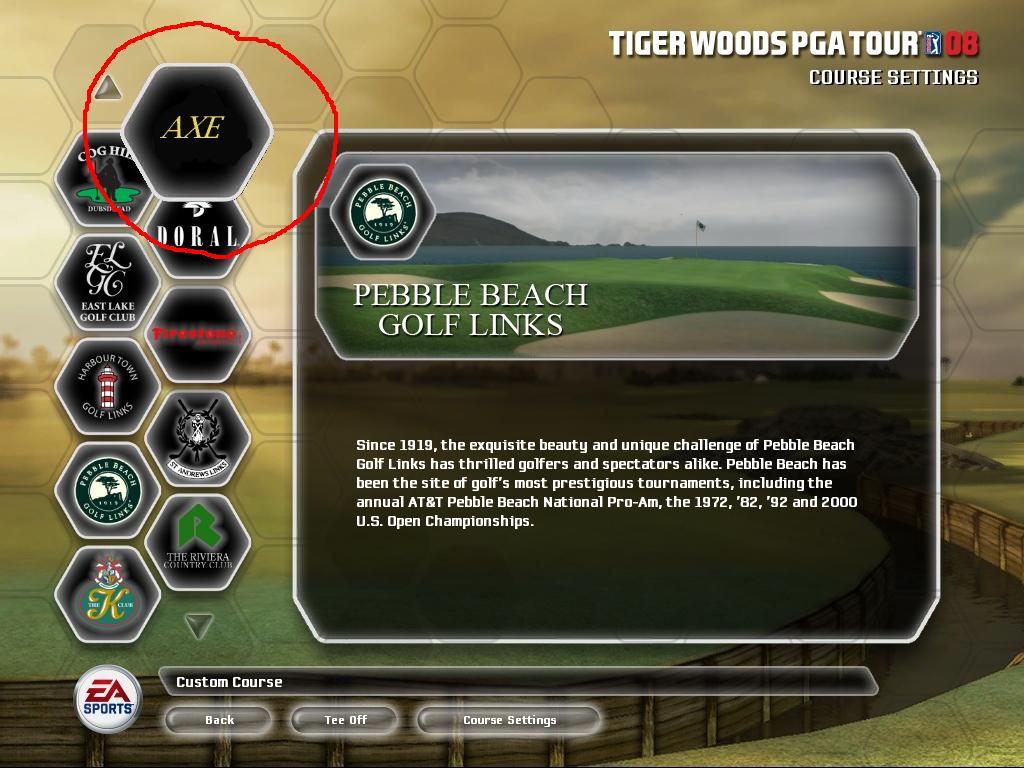Select Pebble Beach Golf Links tile in list

107,491
